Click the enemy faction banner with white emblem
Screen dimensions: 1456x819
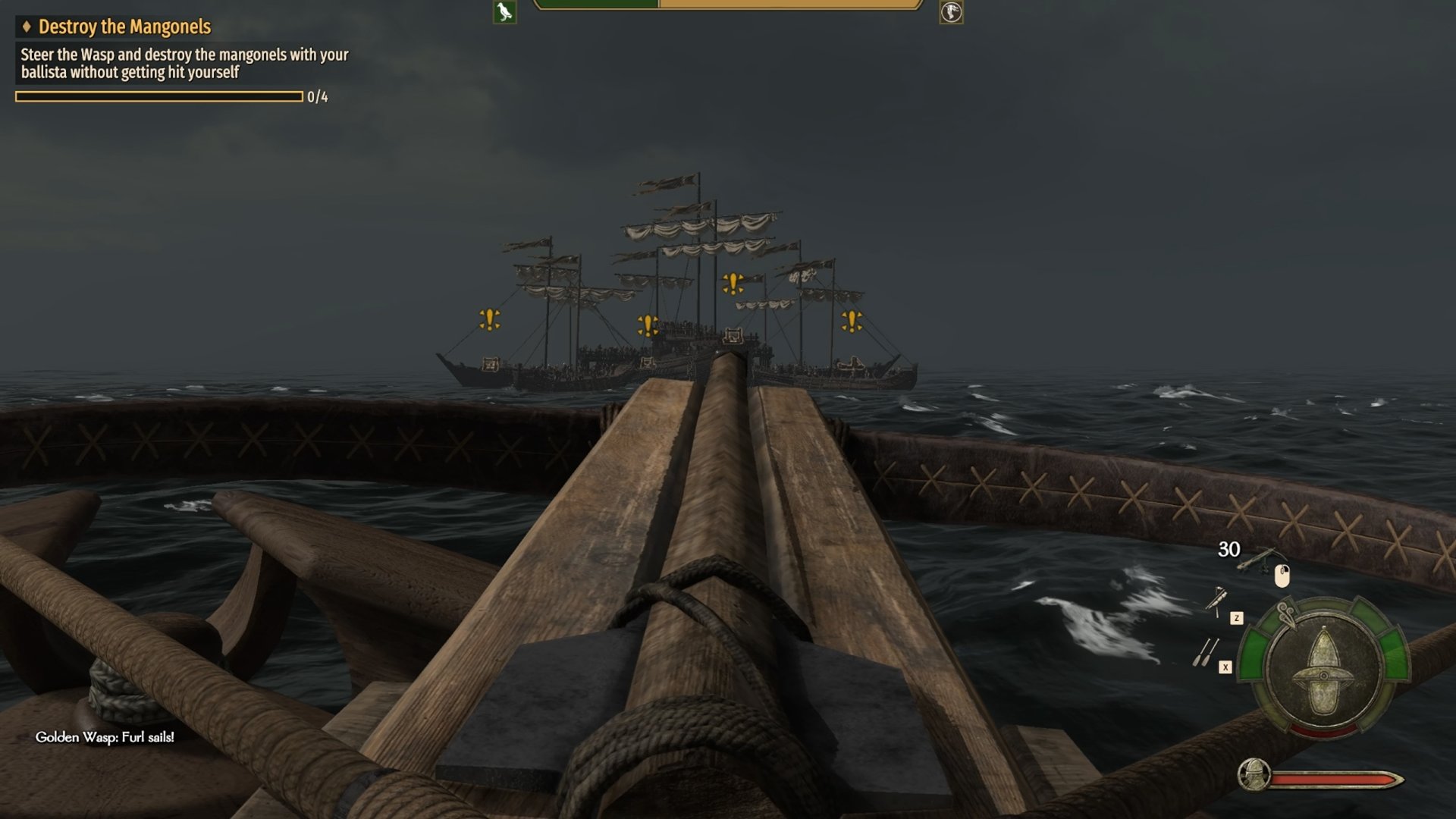coord(951,12)
